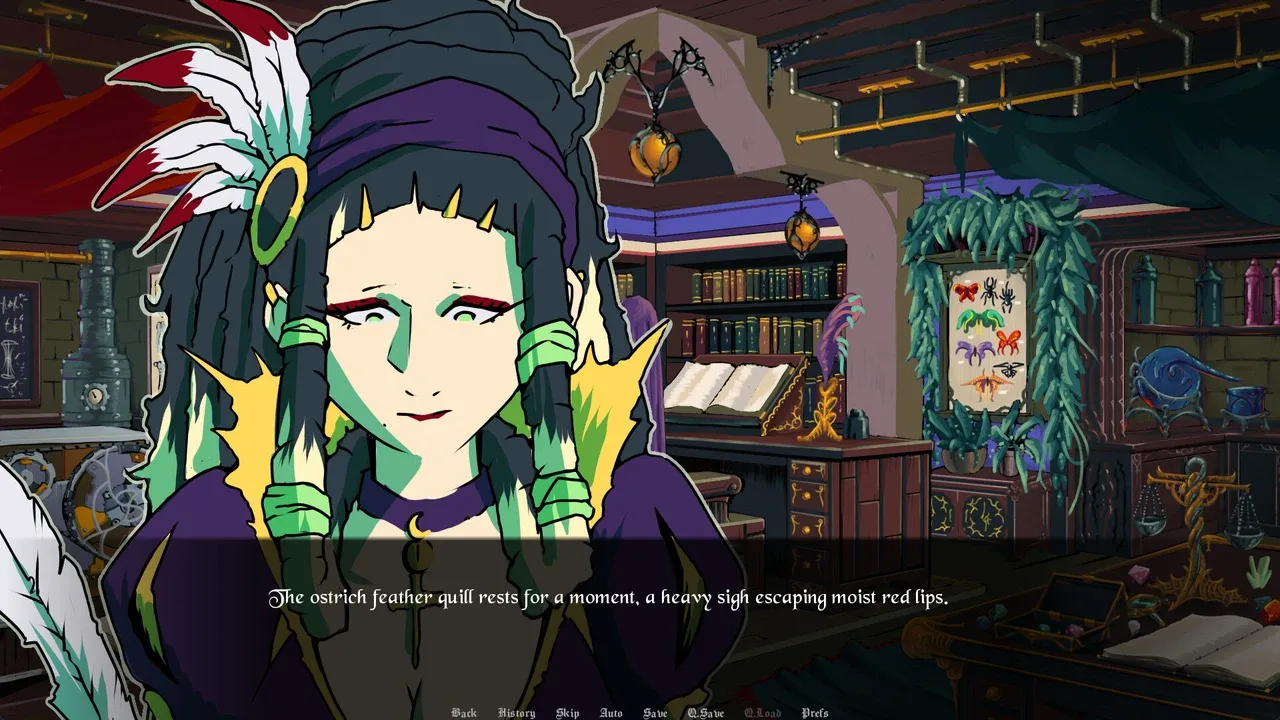Open the dialogue History log
1280x720 pixels.
tap(516, 713)
